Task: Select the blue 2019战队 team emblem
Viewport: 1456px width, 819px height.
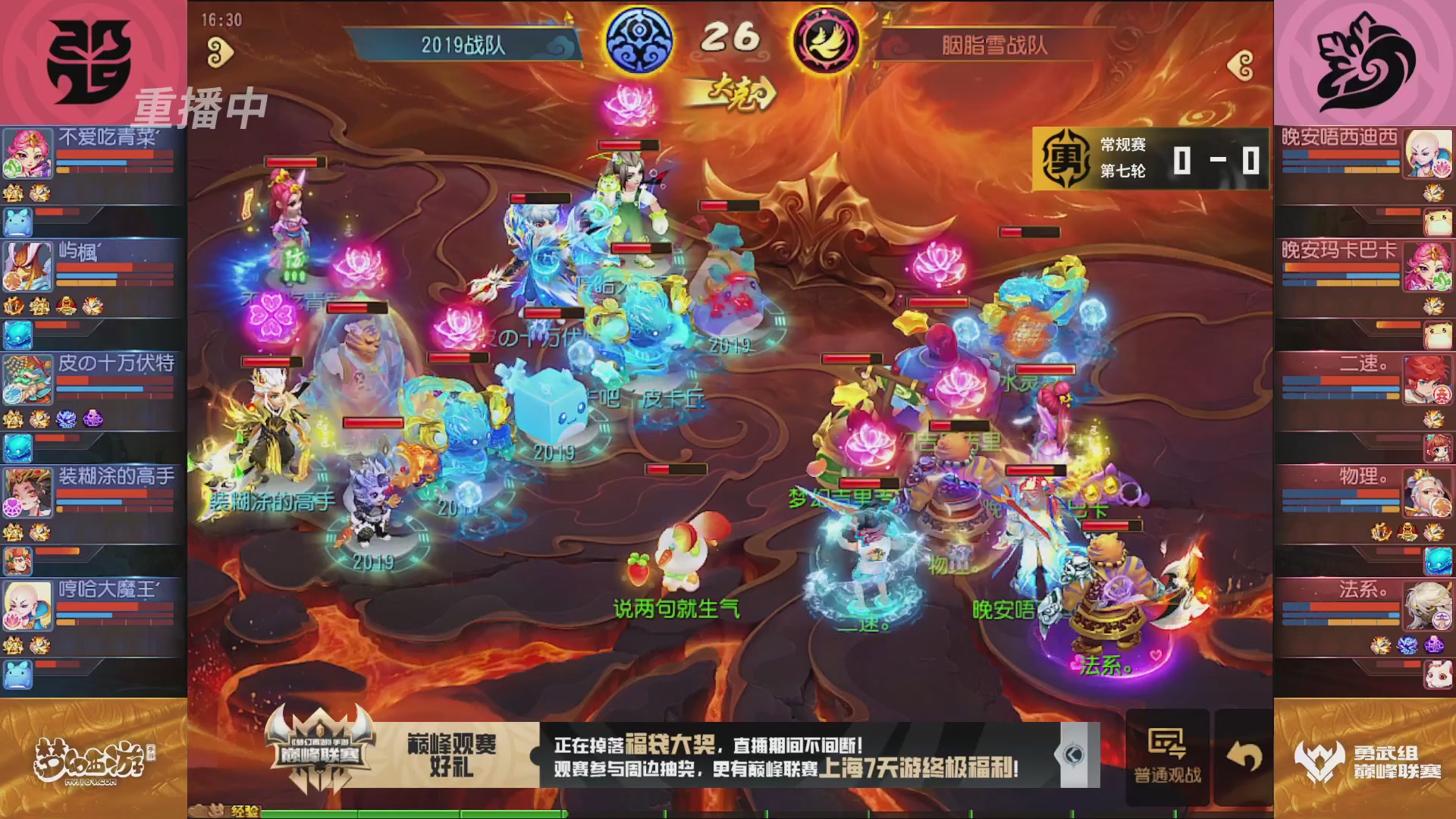Action: (x=639, y=42)
